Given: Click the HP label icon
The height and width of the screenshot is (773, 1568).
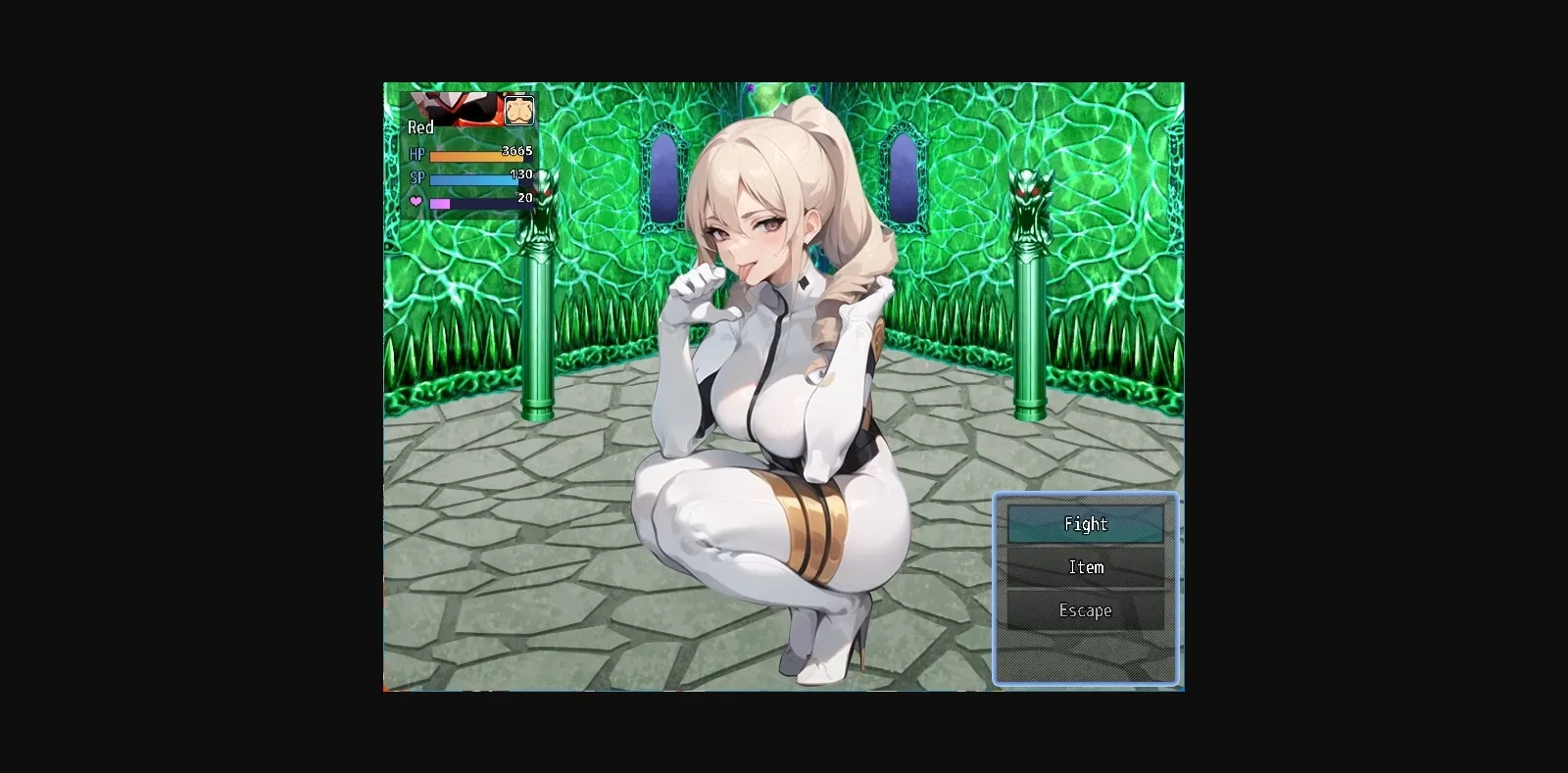Looking at the screenshot, I should coord(416,154).
